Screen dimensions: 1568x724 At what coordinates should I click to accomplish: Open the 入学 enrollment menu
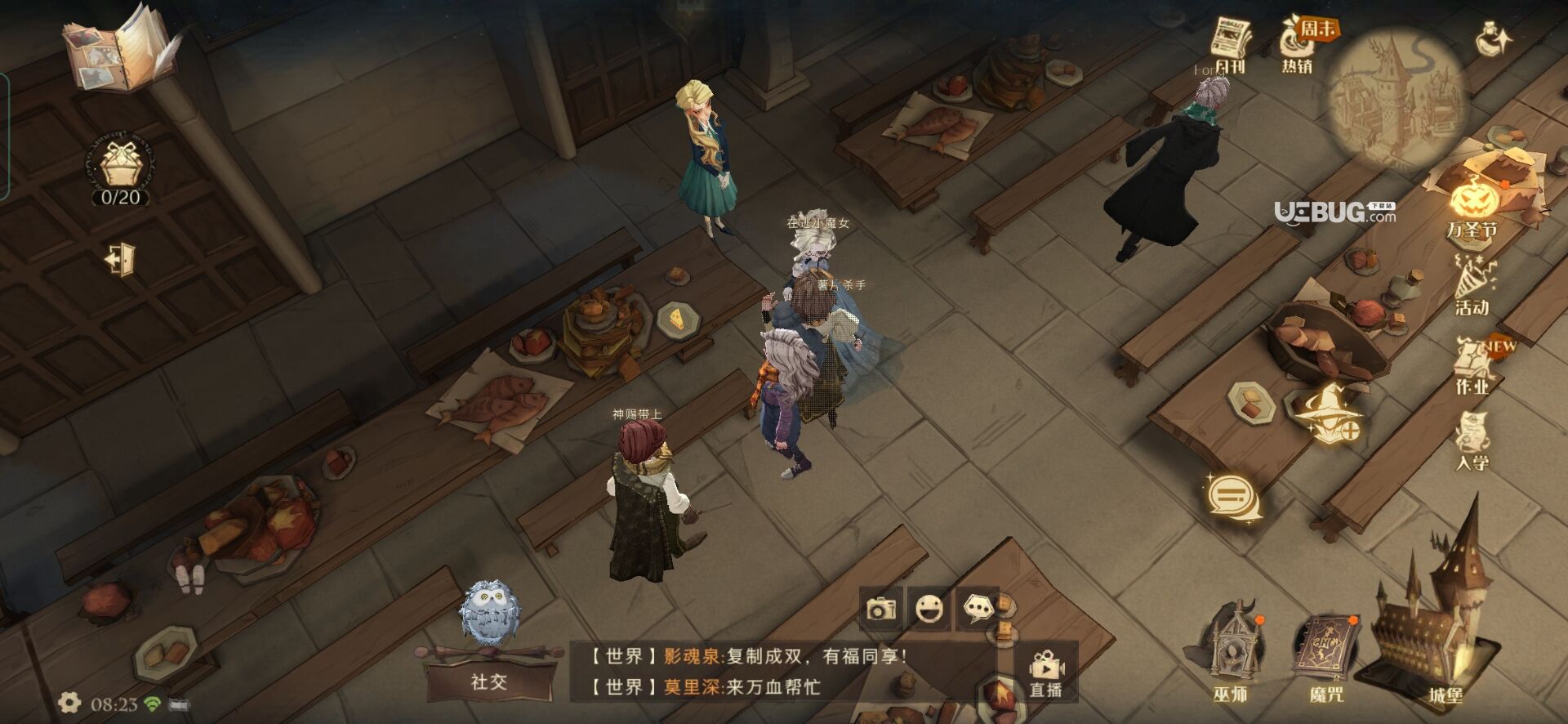click(1472, 441)
